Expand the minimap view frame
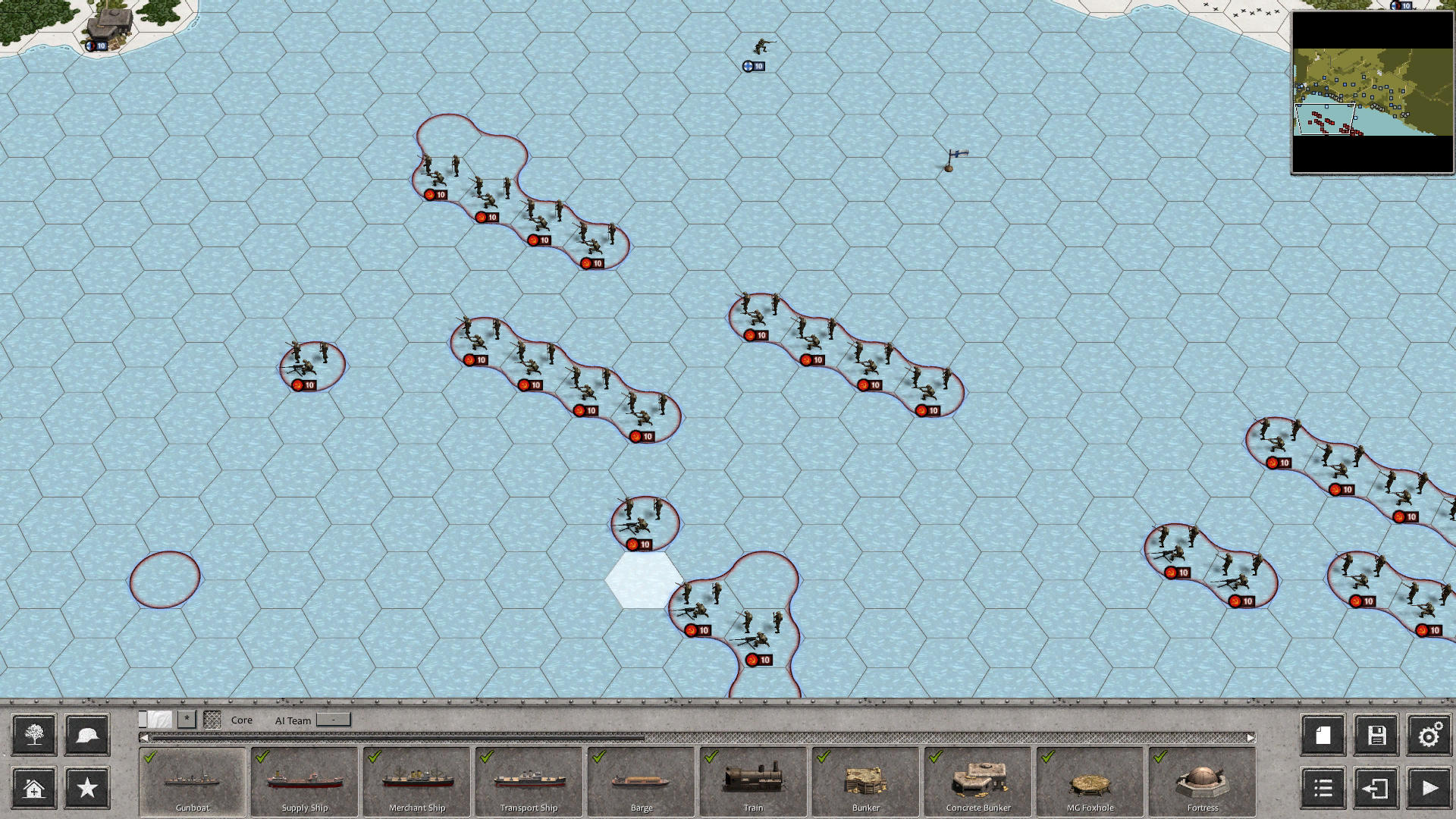Viewport: 1456px width, 819px height. pos(1323,120)
